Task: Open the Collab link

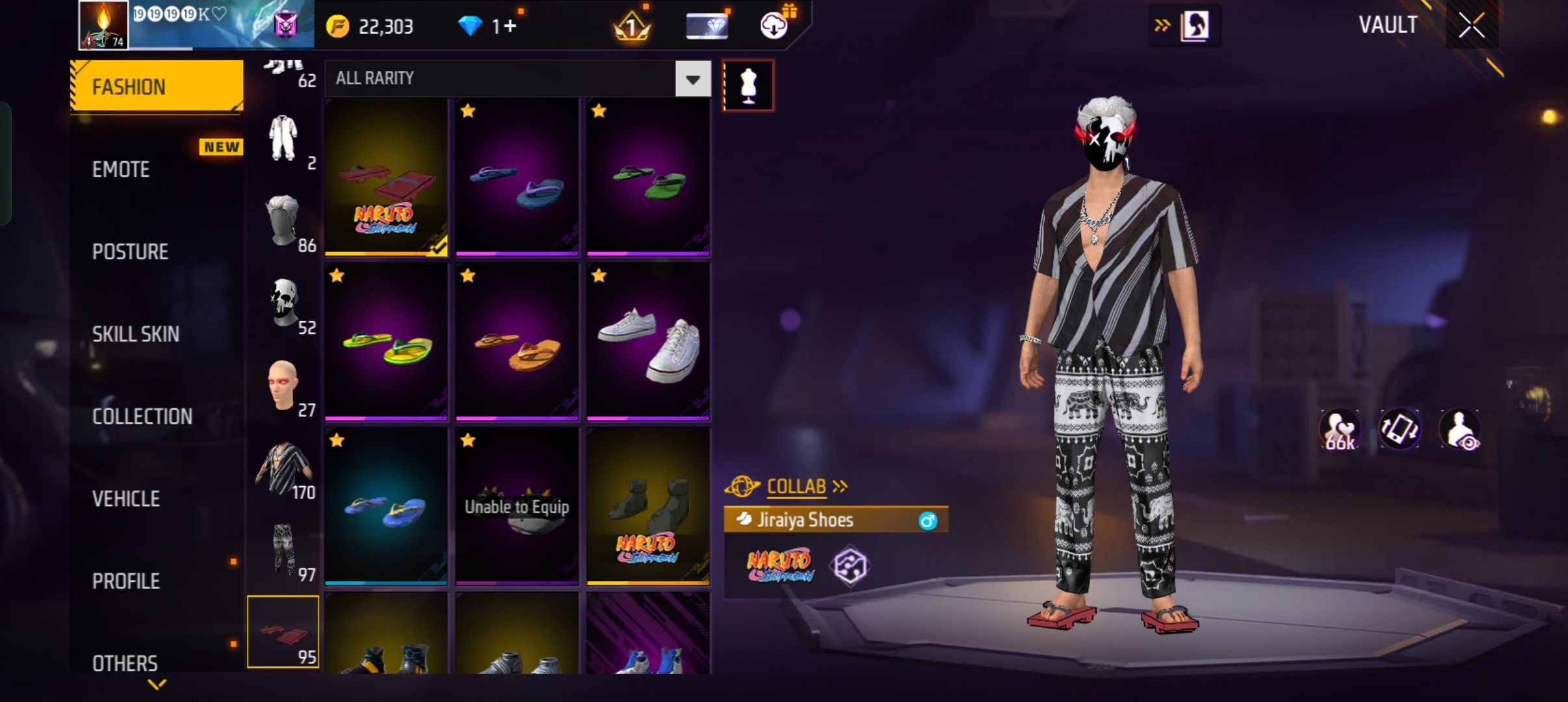Action: point(796,486)
